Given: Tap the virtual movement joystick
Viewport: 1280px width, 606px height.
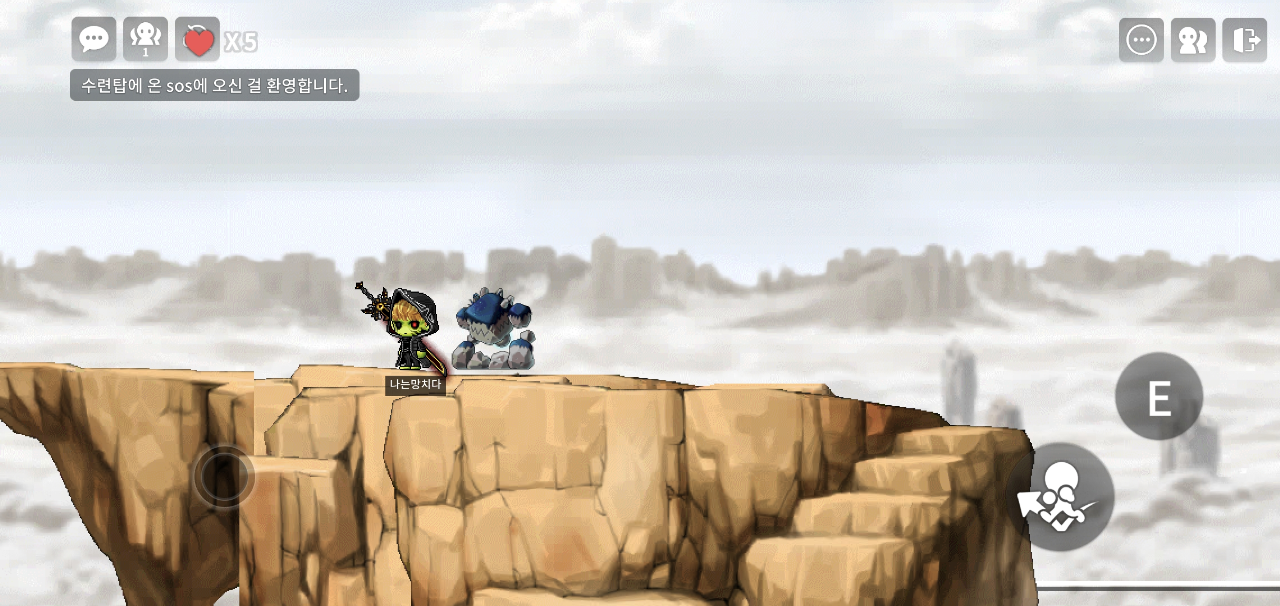Looking at the screenshot, I should pyautogui.click(x=223, y=477).
